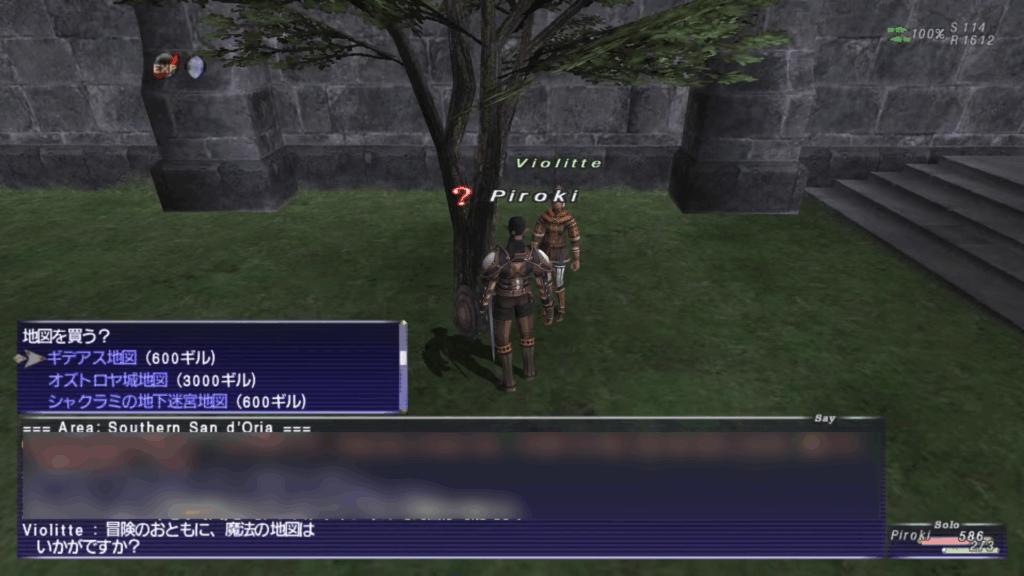Choose オズトロヤ城地図 for 3000ギル

click(x=152, y=380)
